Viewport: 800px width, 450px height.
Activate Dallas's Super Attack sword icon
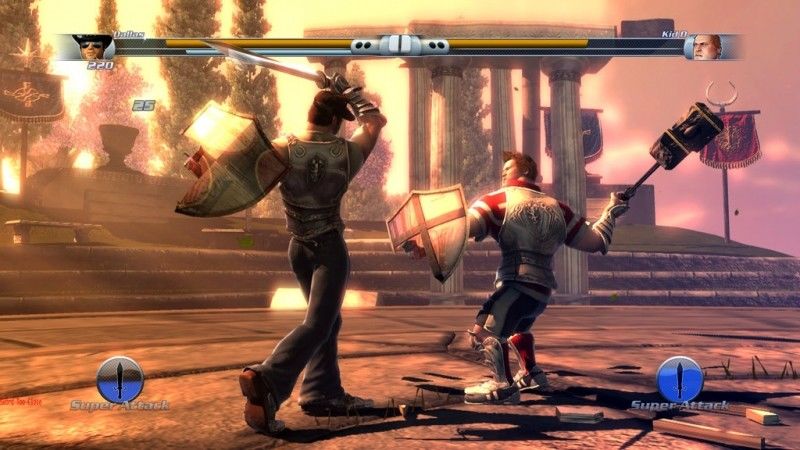click(x=120, y=379)
